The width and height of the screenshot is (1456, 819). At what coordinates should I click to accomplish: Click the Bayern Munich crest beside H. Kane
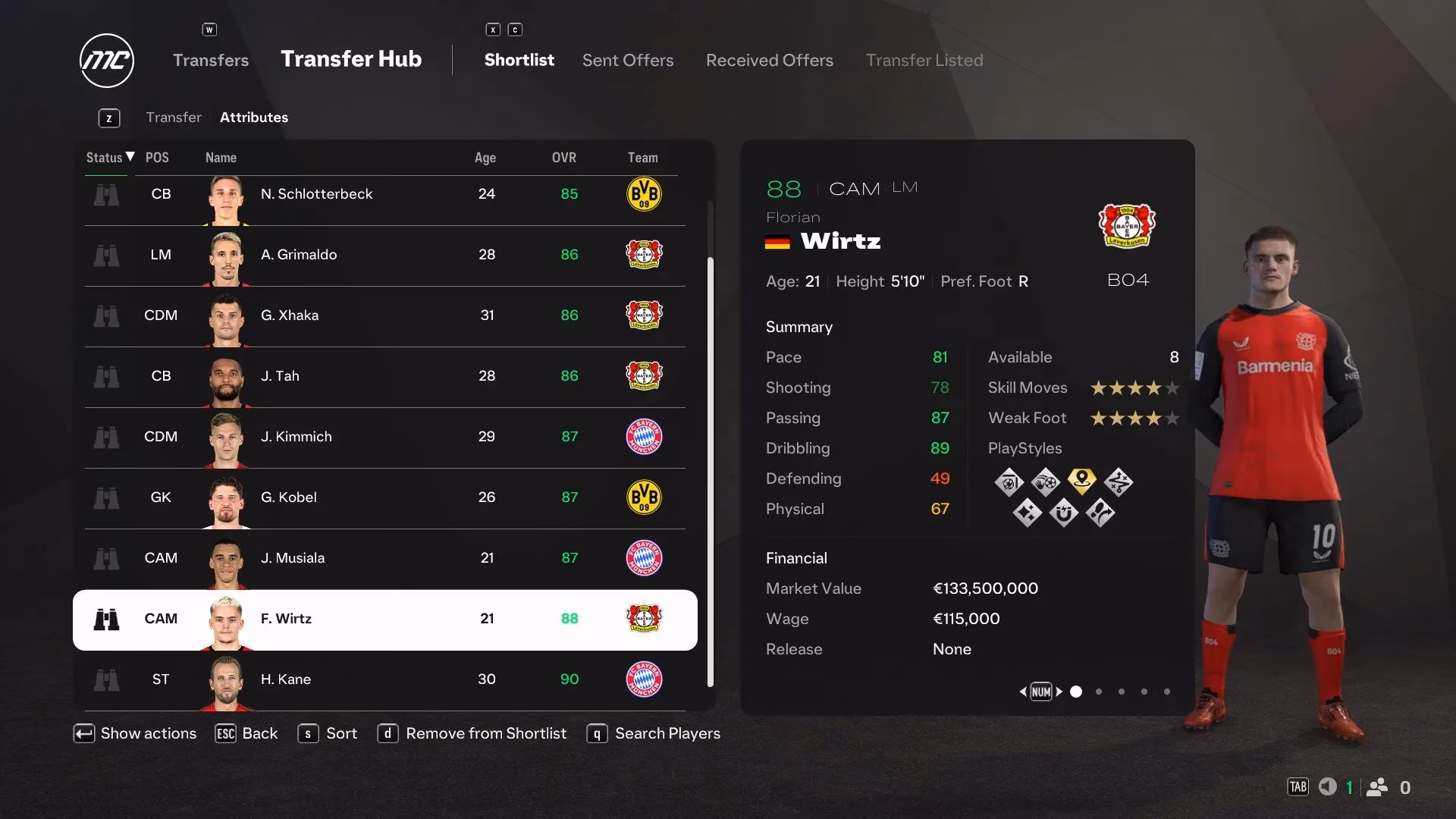[644, 680]
